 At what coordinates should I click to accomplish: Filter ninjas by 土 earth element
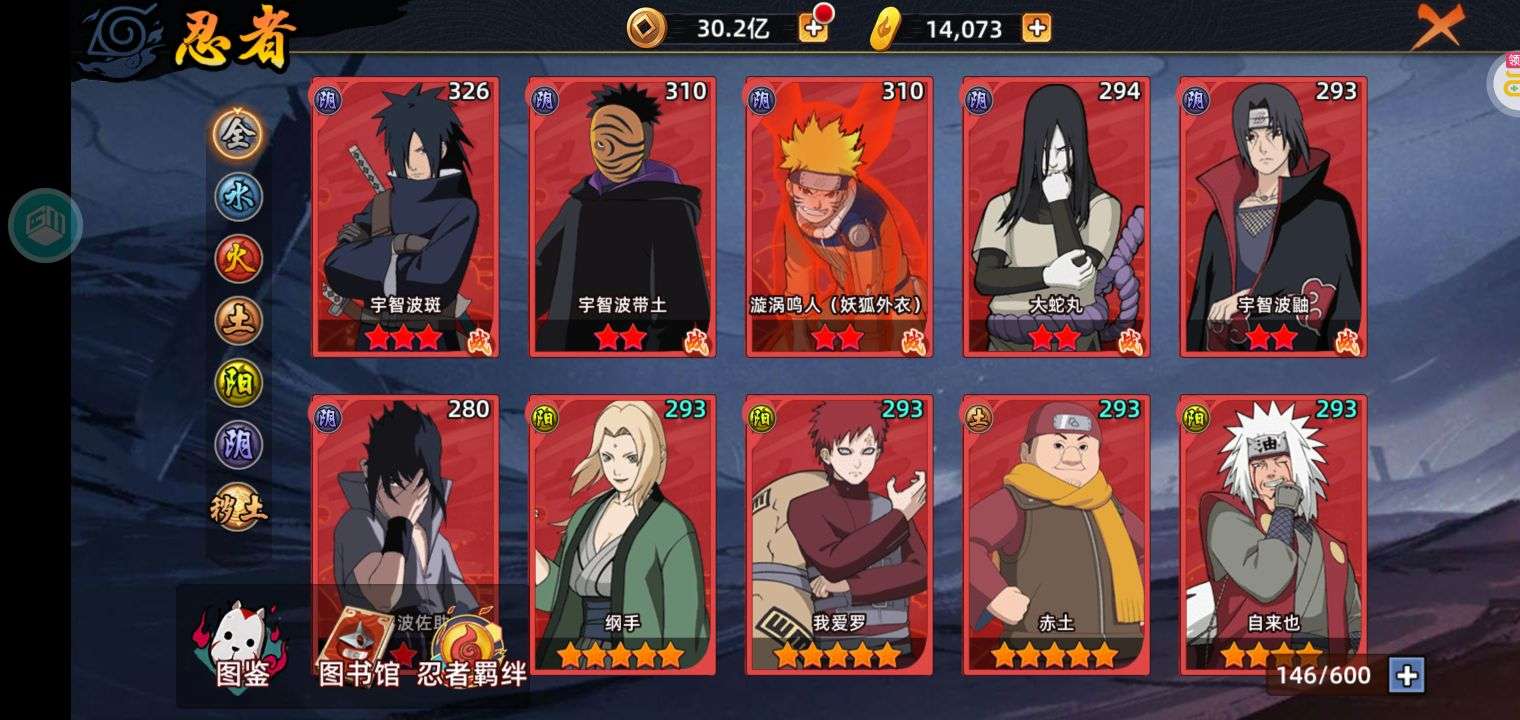(238, 321)
